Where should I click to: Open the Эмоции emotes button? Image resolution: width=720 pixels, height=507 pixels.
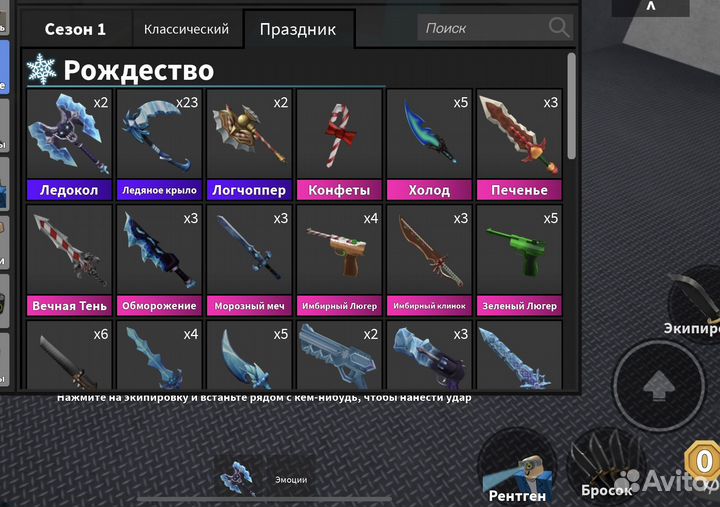point(265,478)
